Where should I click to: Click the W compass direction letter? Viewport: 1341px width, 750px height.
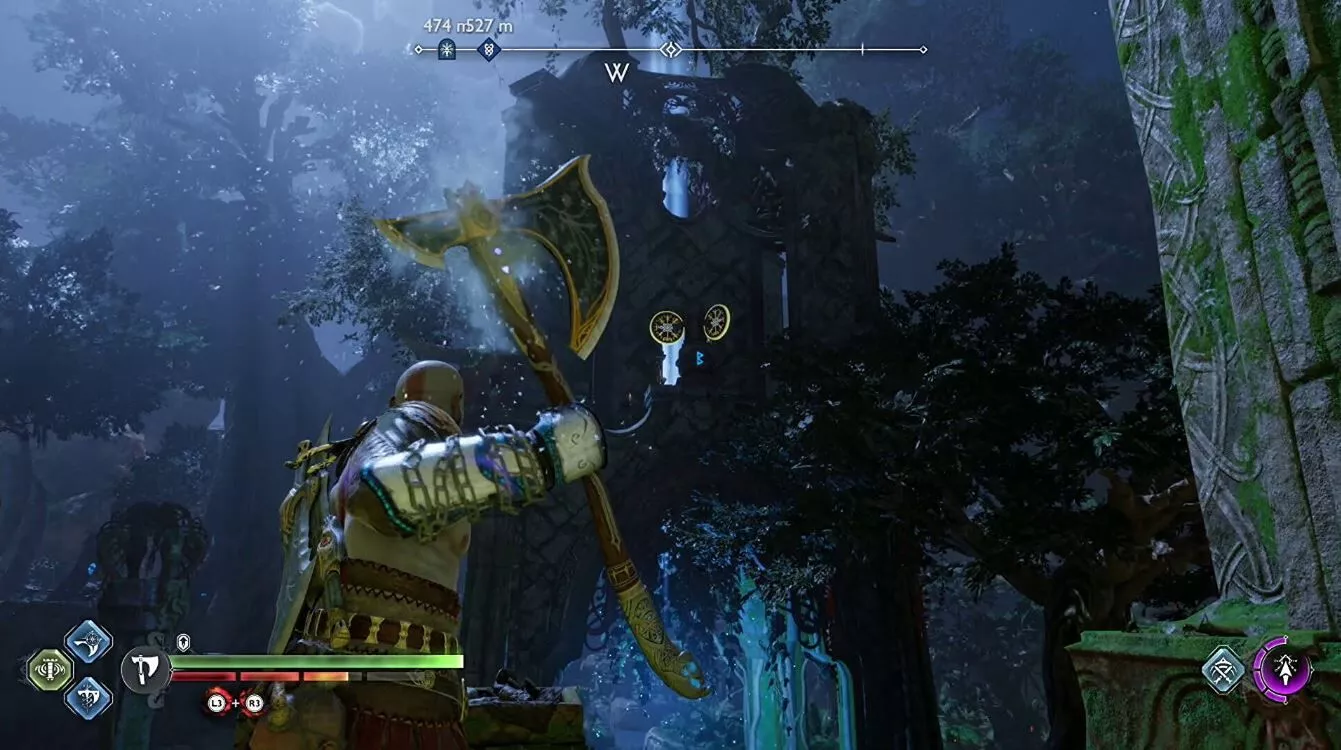618,73
